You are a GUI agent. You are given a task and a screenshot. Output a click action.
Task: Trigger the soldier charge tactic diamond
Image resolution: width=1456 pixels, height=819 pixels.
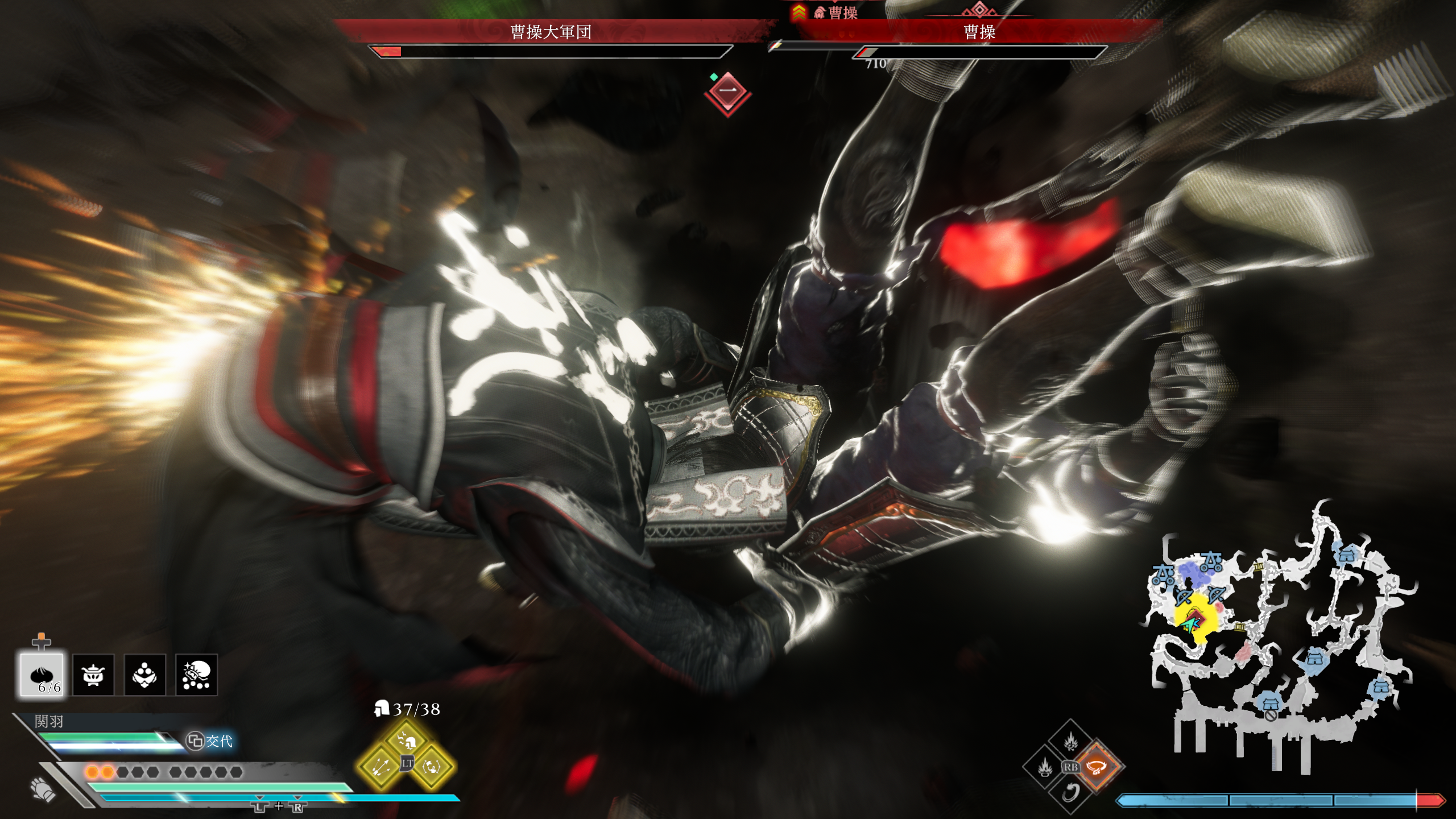407,740
